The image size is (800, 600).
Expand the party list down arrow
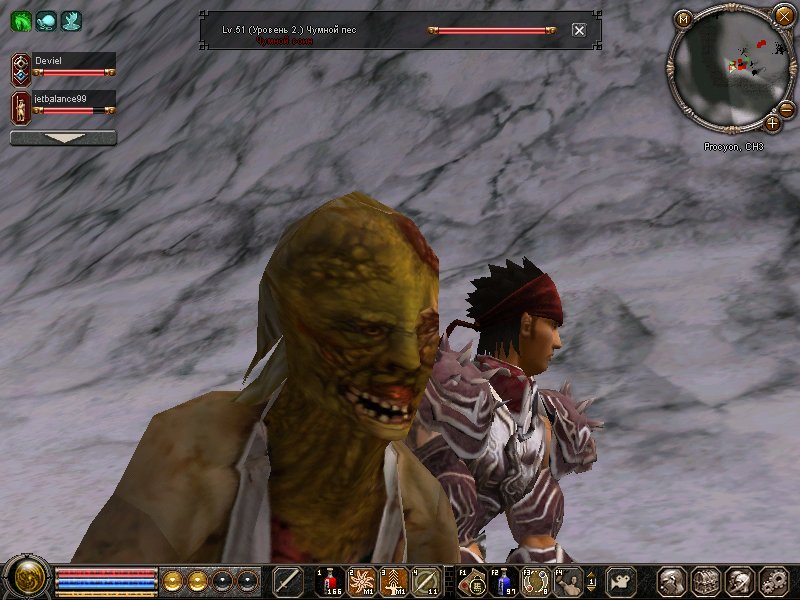click(63, 138)
